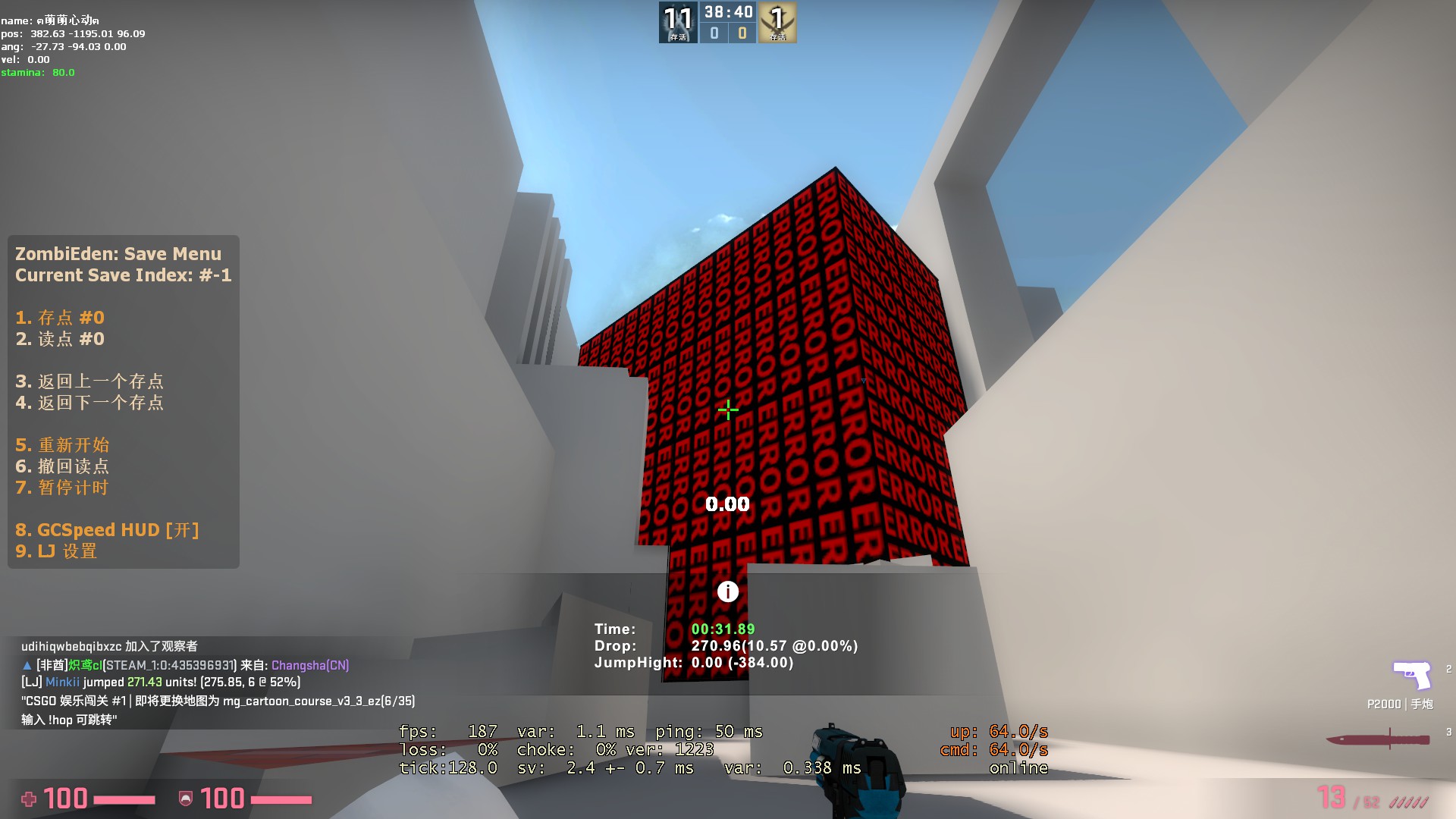Click the info 'i' icon below the ERROR cube
This screenshot has height=819, width=1456.
(727, 591)
